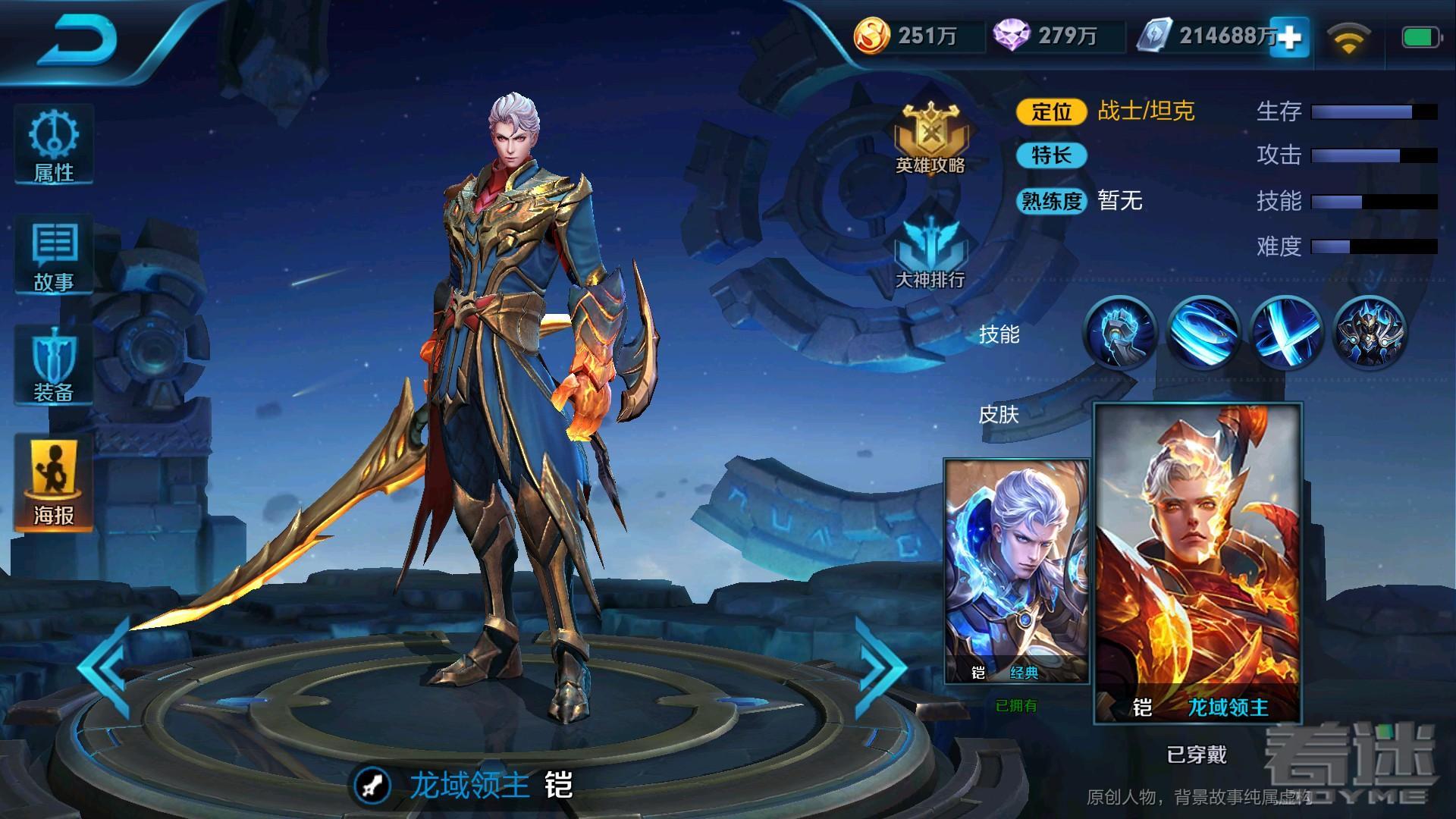Switch to the previous hero with left arrow
This screenshot has height=819, width=1456.
click(105, 666)
